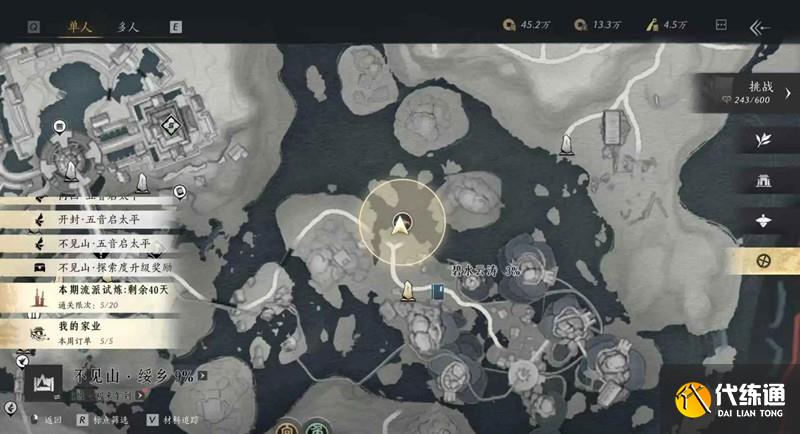Open 不见山·探索度升级奖励 reward entry
800x434 pixels.
pos(110,268)
